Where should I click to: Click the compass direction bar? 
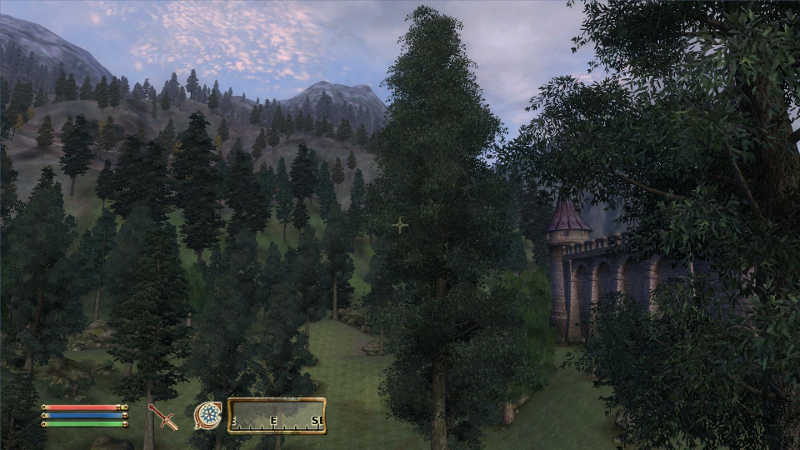click(x=277, y=415)
